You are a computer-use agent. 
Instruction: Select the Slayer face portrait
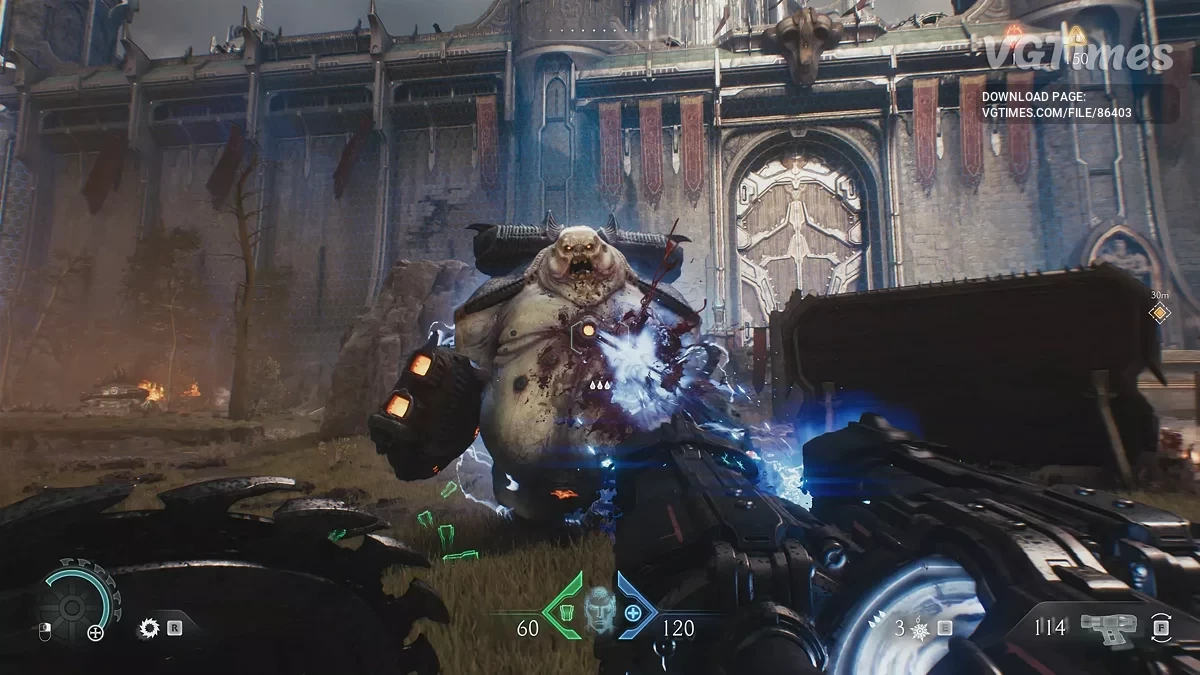(x=599, y=607)
